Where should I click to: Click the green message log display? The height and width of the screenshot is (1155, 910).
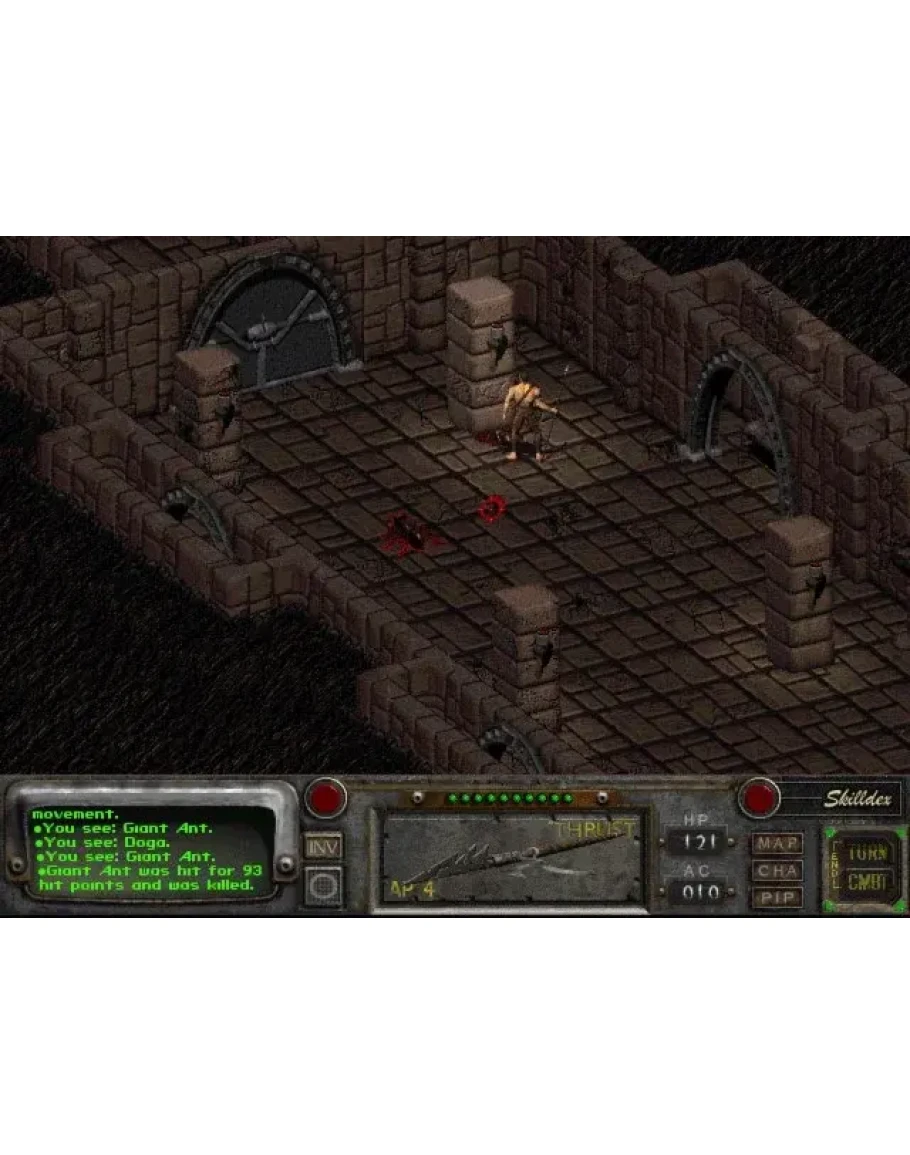(148, 850)
